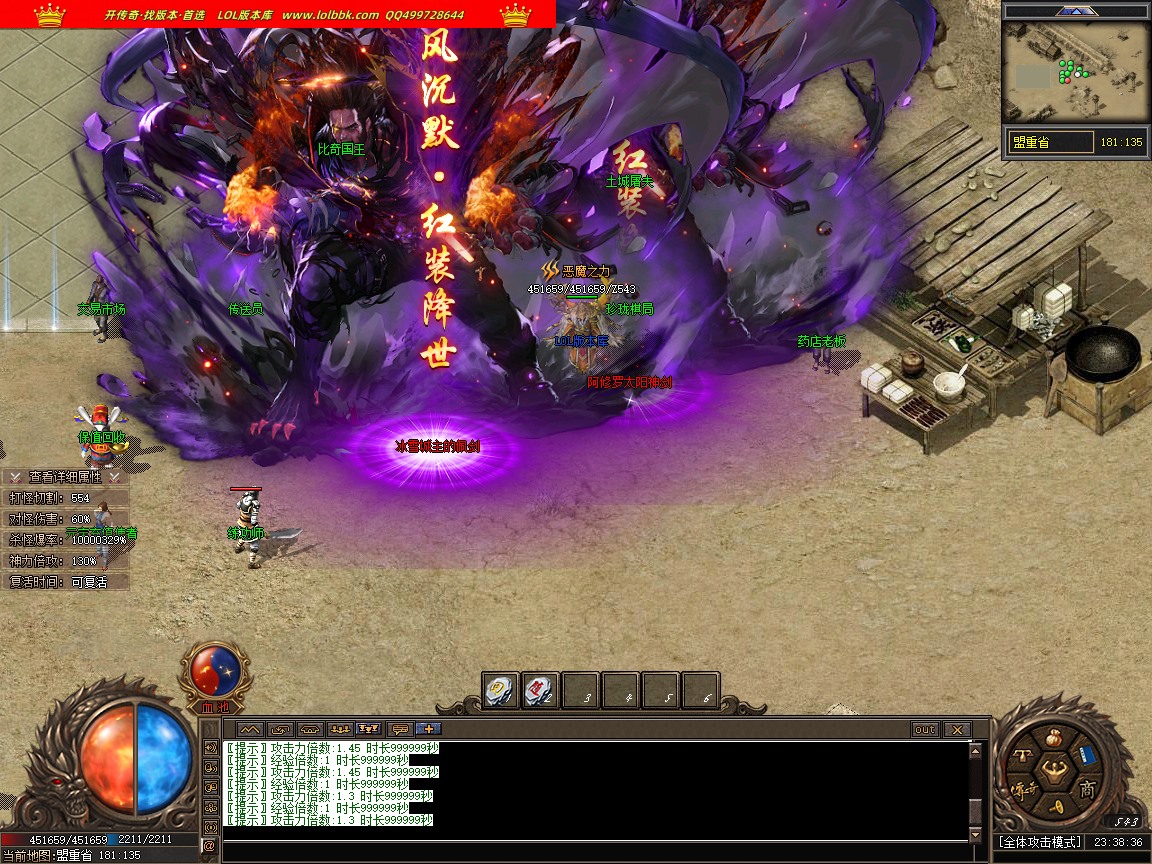Click the @ chat channel button
Viewport: 1152px width, 864px height.
(209, 846)
